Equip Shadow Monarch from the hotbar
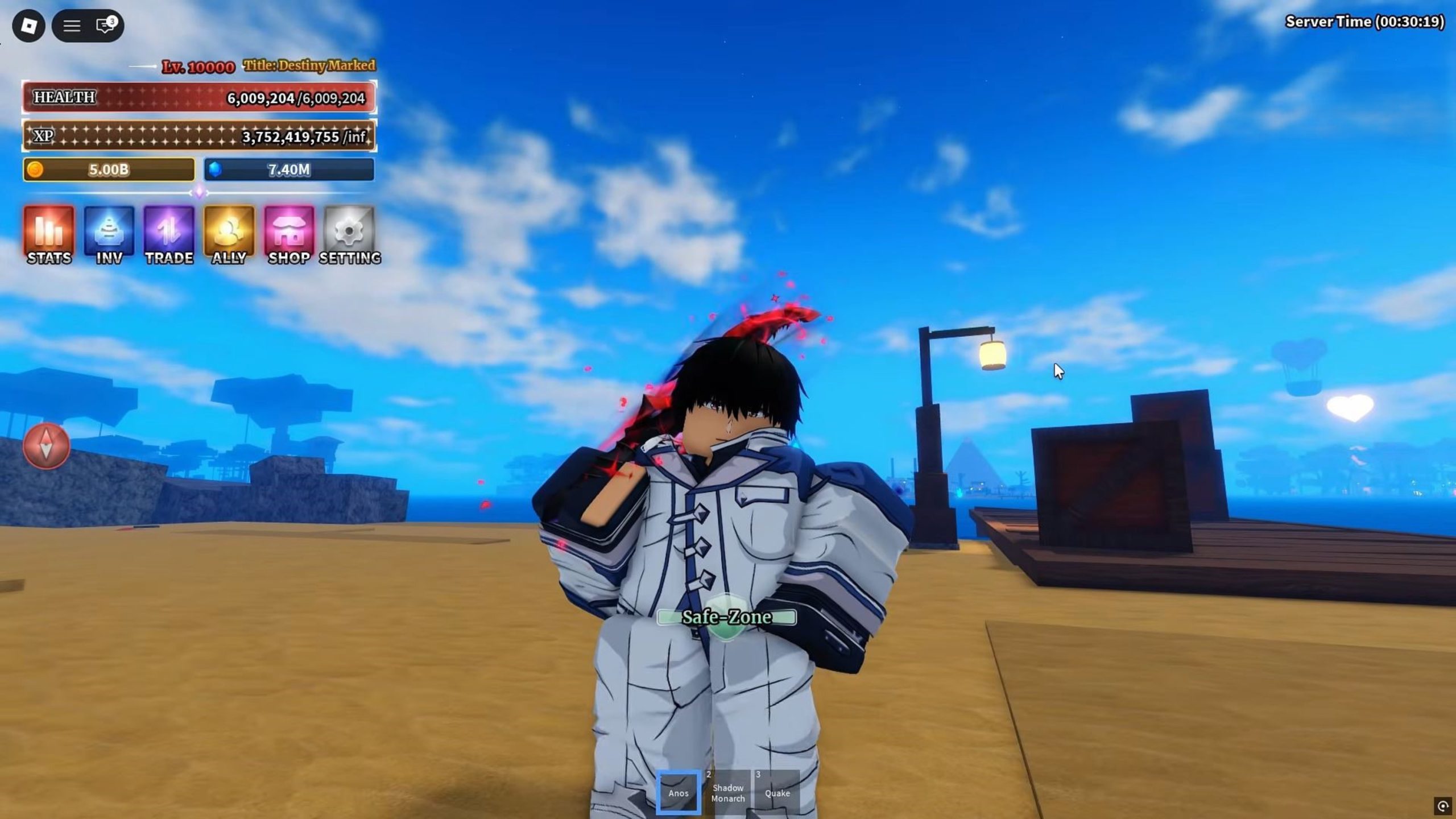The width and height of the screenshot is (1456, 819). point(728,792)
